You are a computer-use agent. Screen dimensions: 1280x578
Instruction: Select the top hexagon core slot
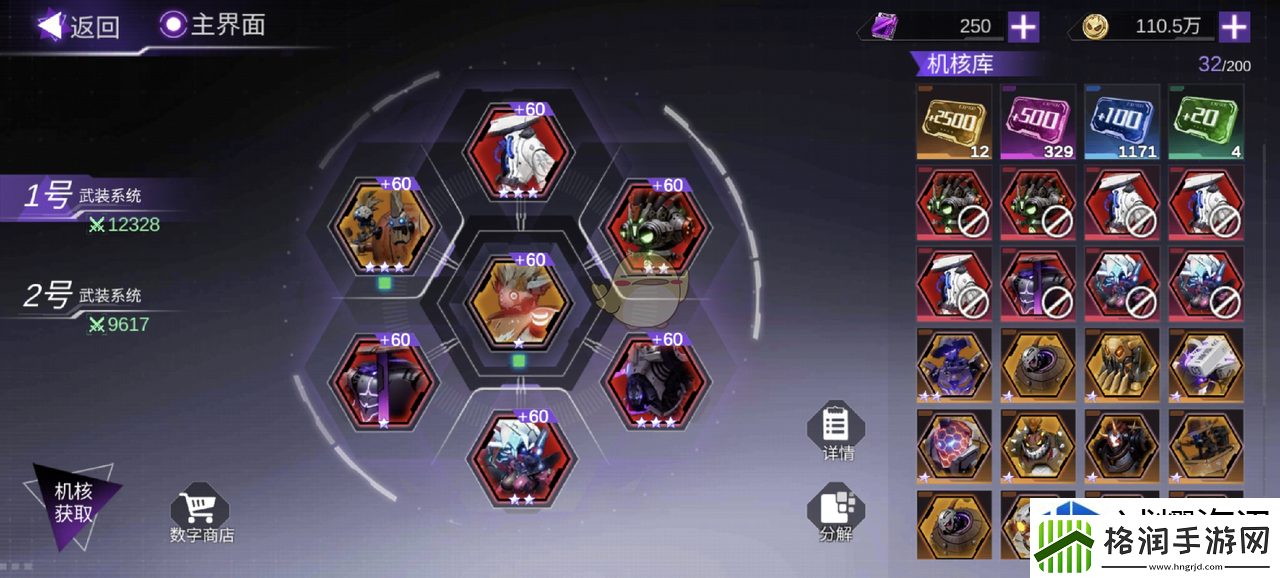pos(518,150)
